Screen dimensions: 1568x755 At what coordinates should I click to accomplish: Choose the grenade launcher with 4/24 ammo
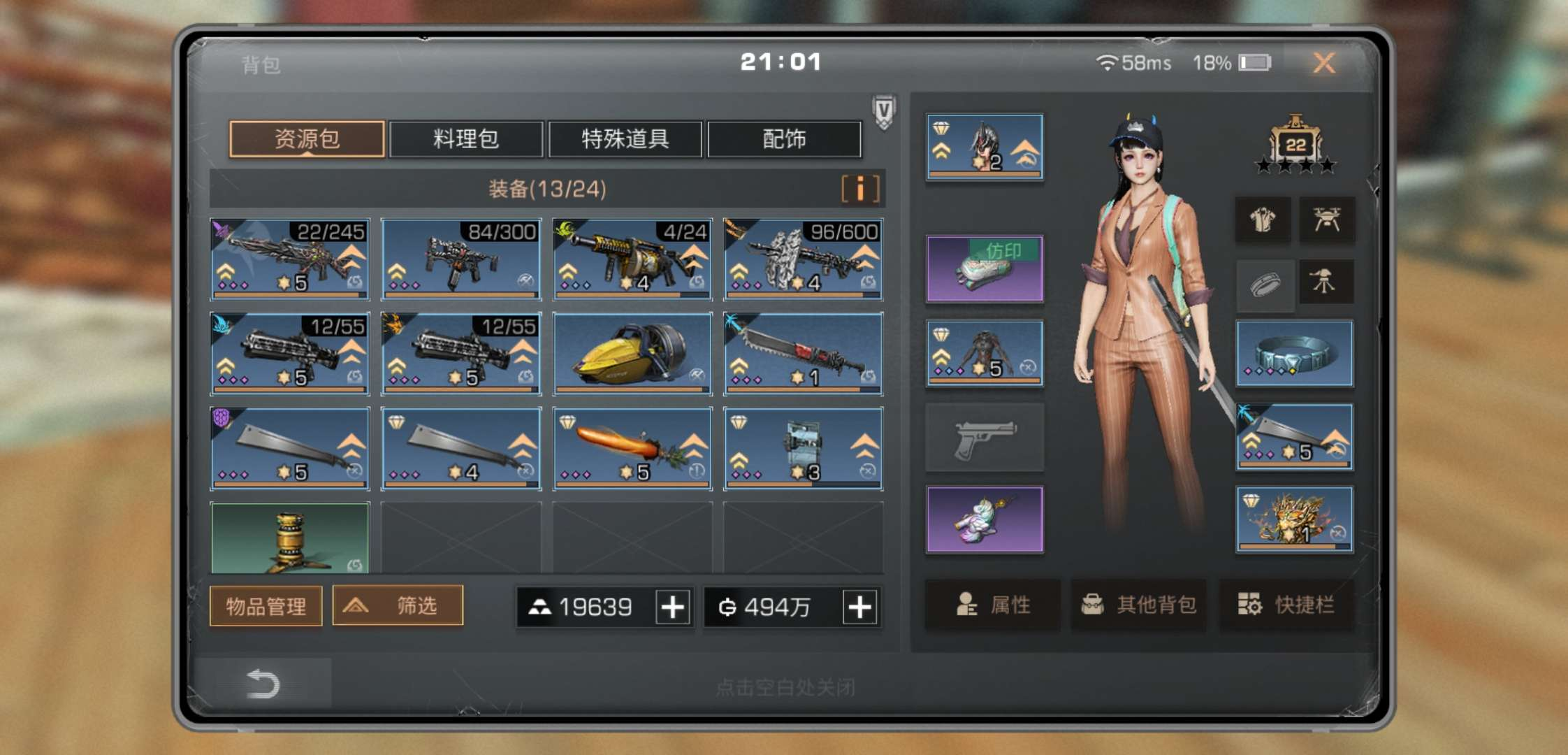coord(632,259)
